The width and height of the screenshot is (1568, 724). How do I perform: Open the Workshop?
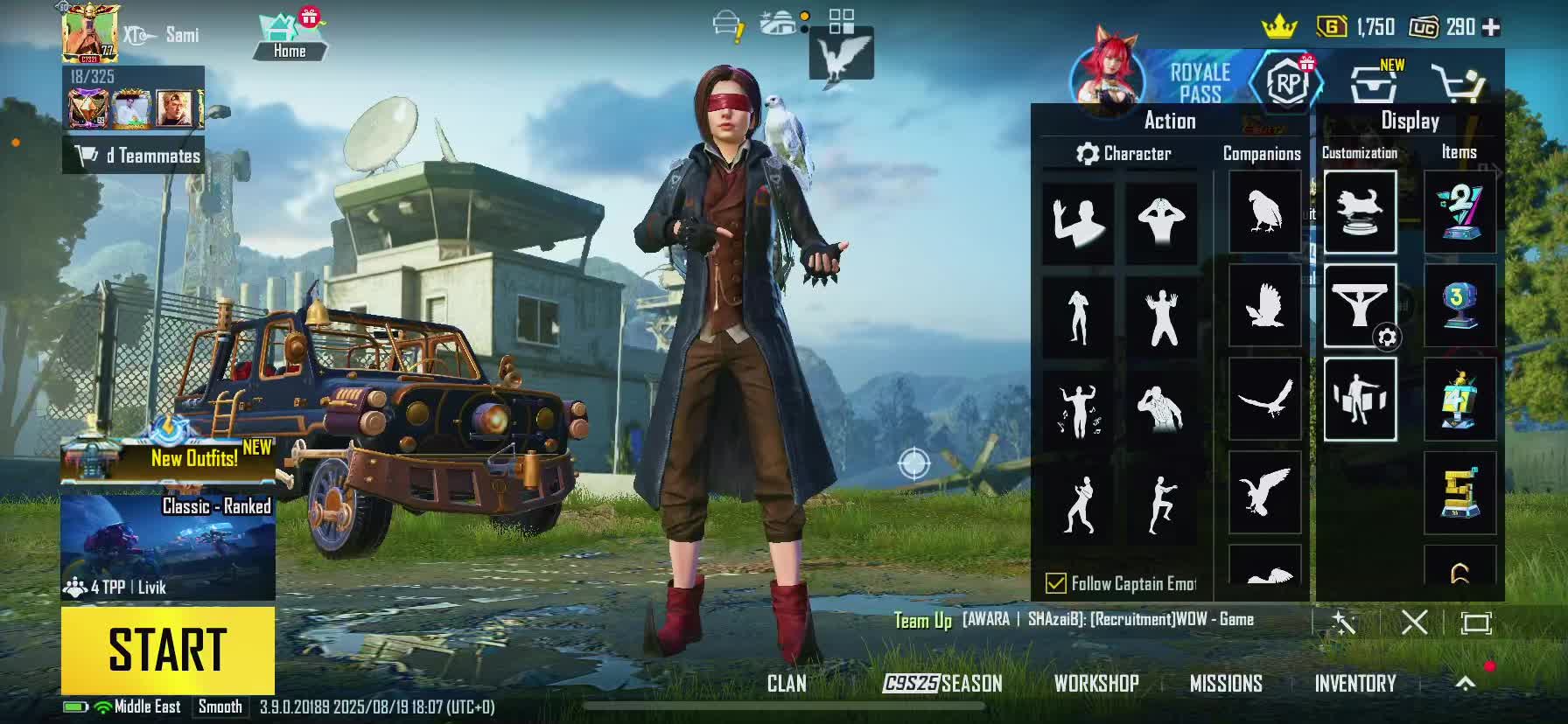click(x=1096, y=684)
